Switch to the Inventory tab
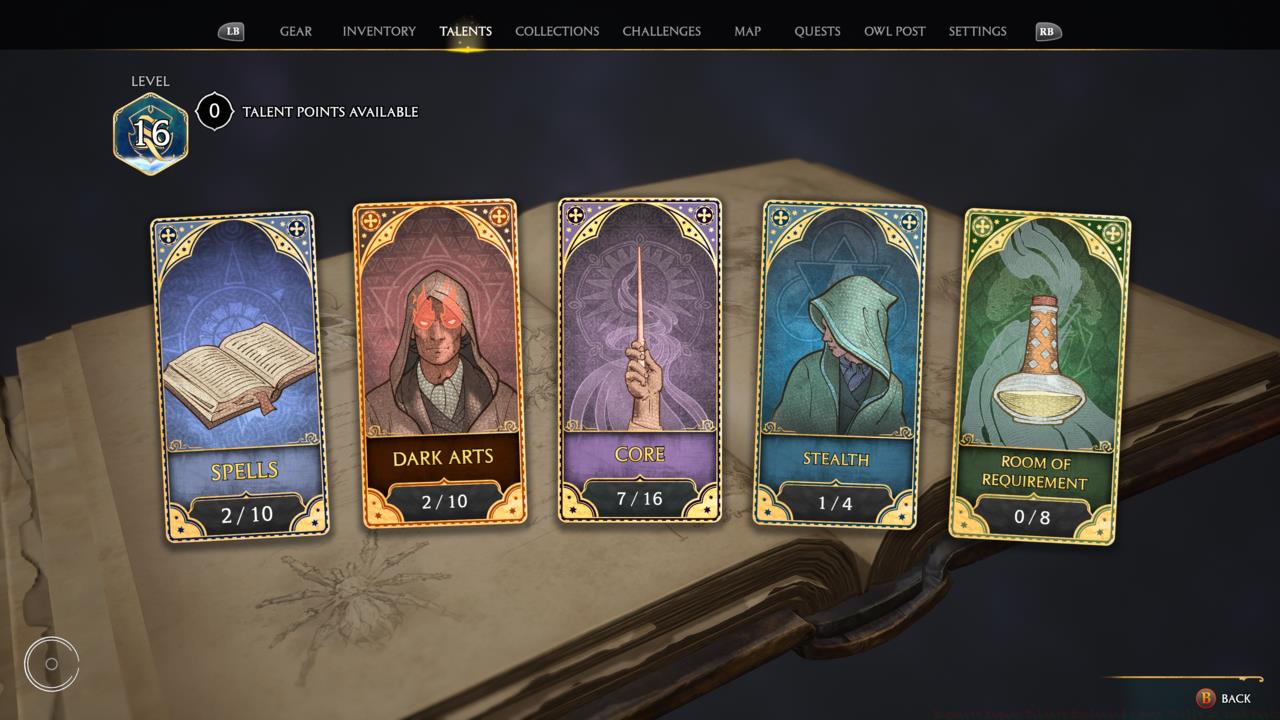 379,31
